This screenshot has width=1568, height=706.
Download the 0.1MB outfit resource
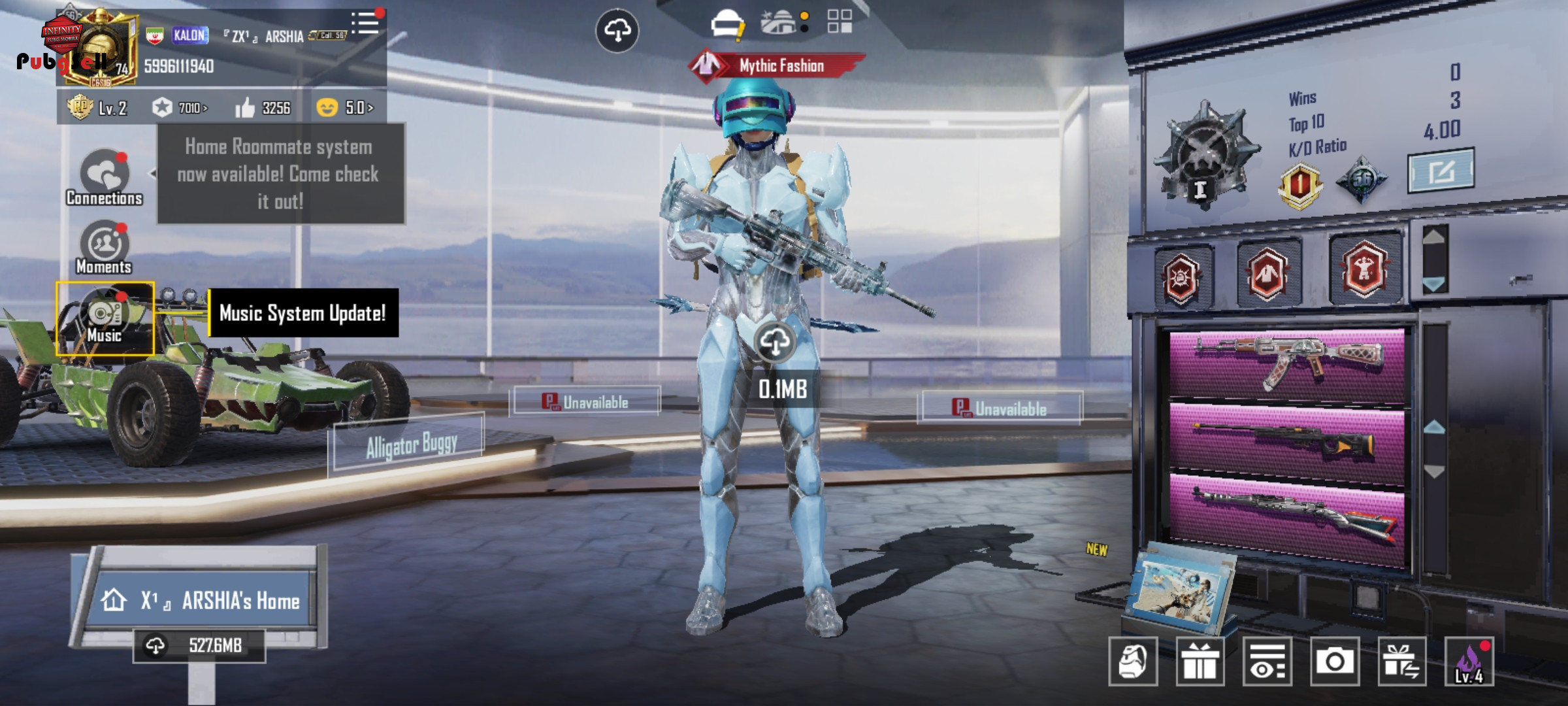click(x=776, y=342)
